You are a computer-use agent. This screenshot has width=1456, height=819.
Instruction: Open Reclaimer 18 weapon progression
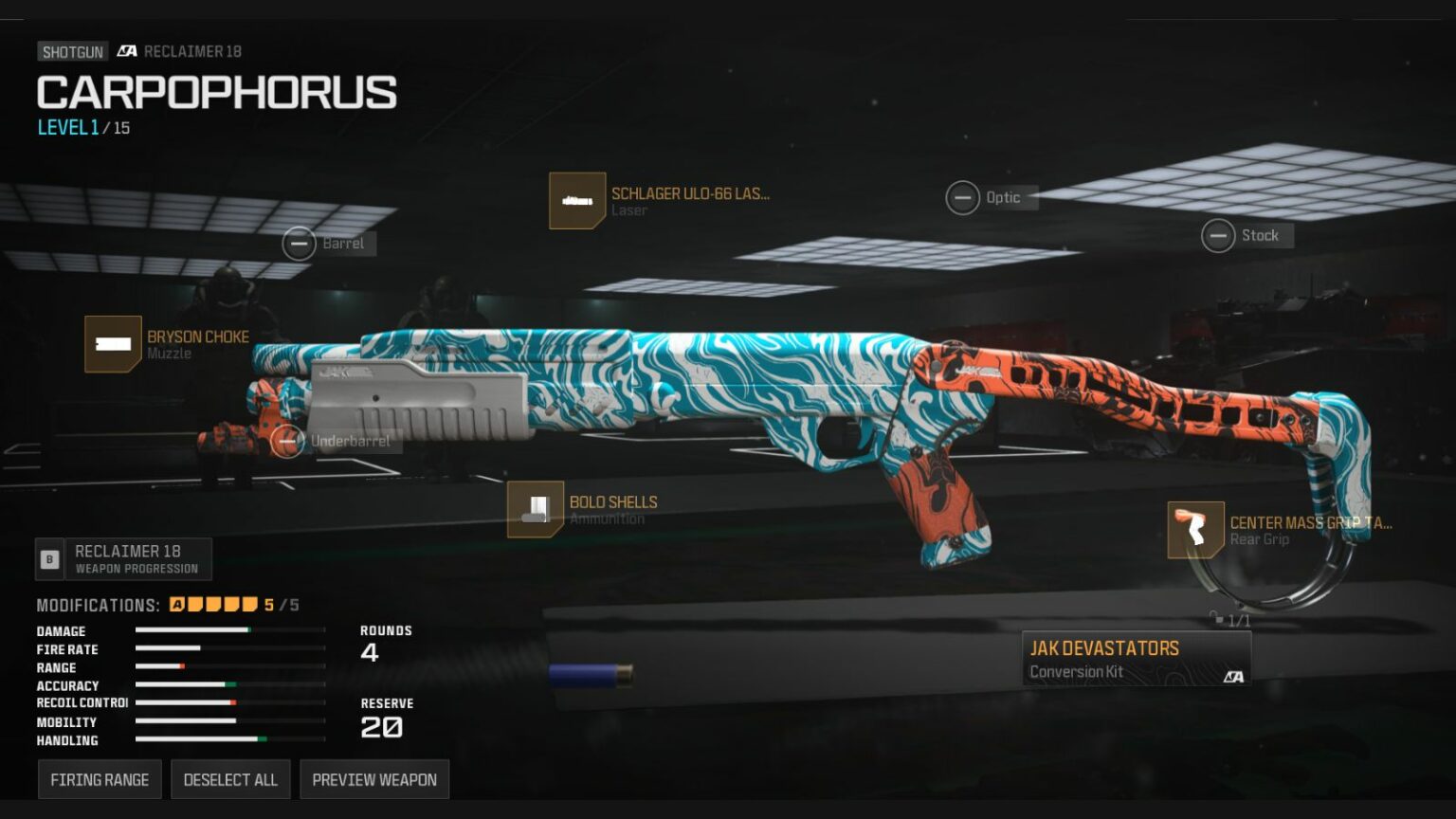[124, 559]
